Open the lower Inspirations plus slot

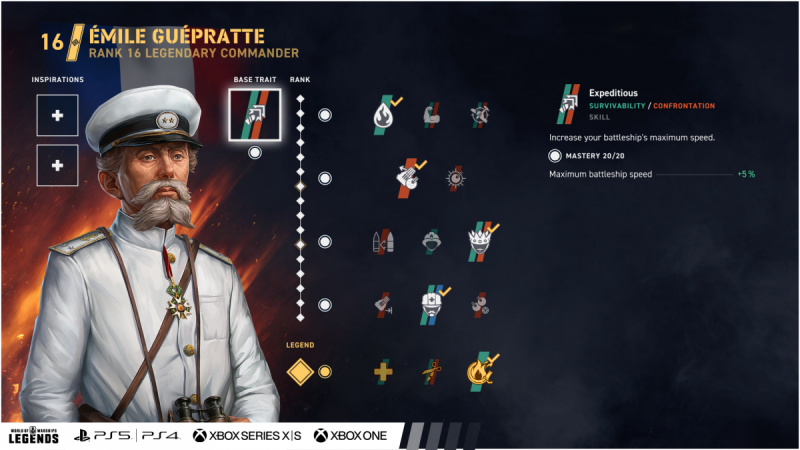coord(57,165)
